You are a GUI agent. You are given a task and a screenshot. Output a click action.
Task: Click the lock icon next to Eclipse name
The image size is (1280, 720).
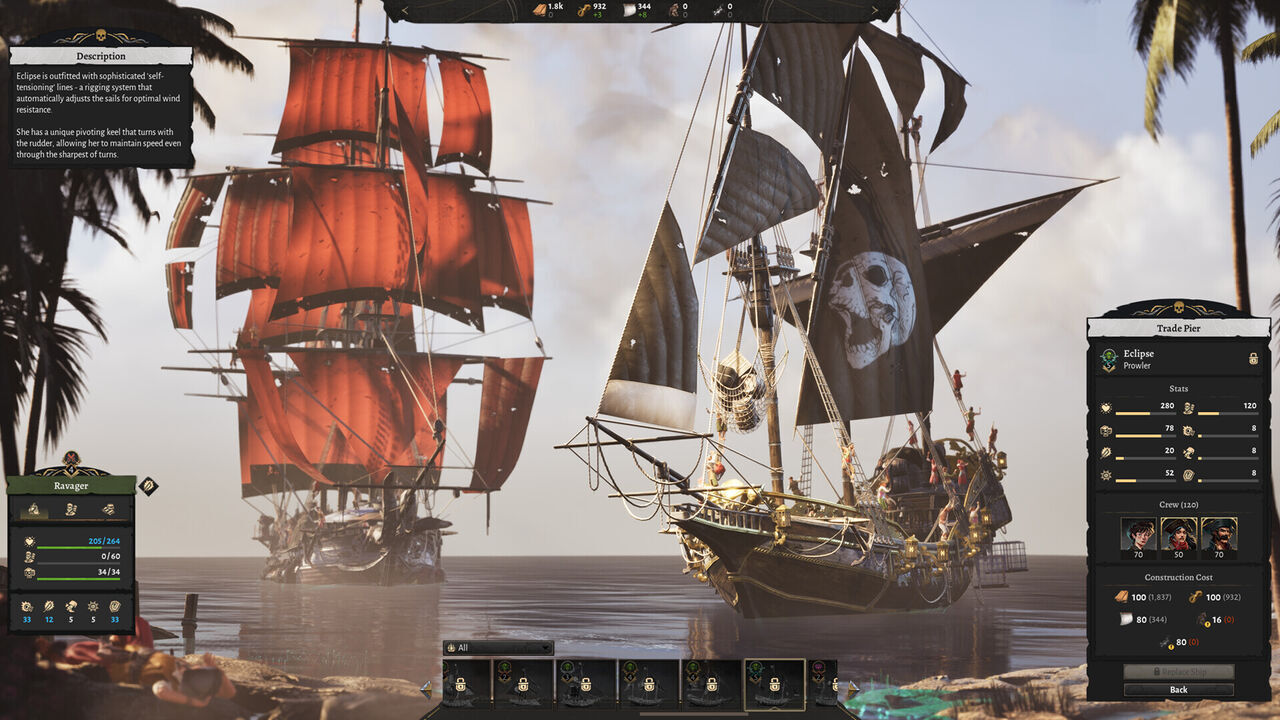pos(1253,358)
